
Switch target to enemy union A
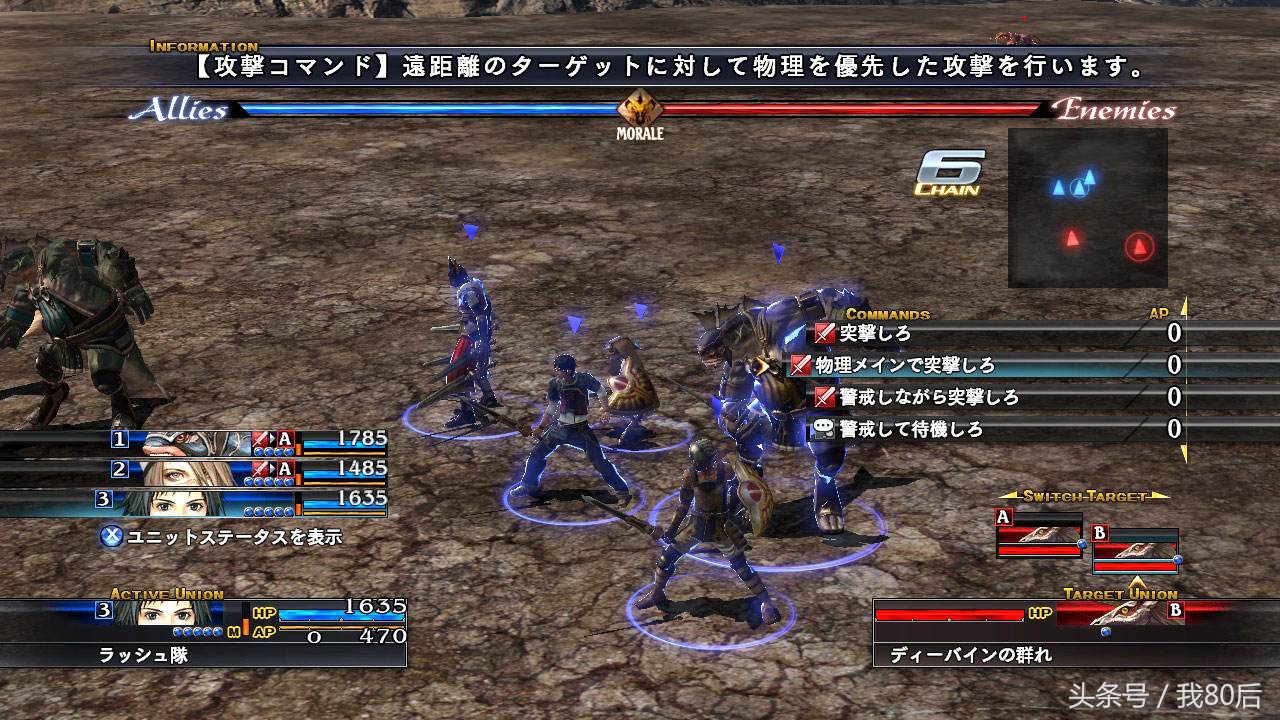1039,536
